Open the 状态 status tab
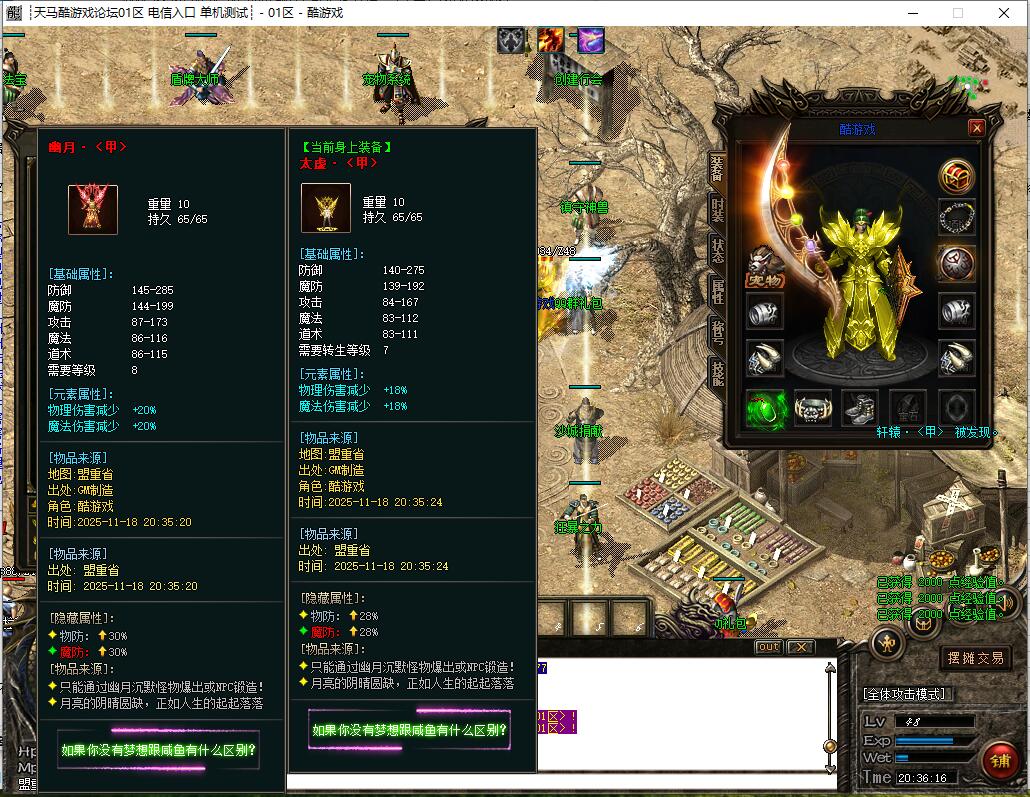Image resolution: width=1030 pixels, height=797 pixels. pos(717,251)
